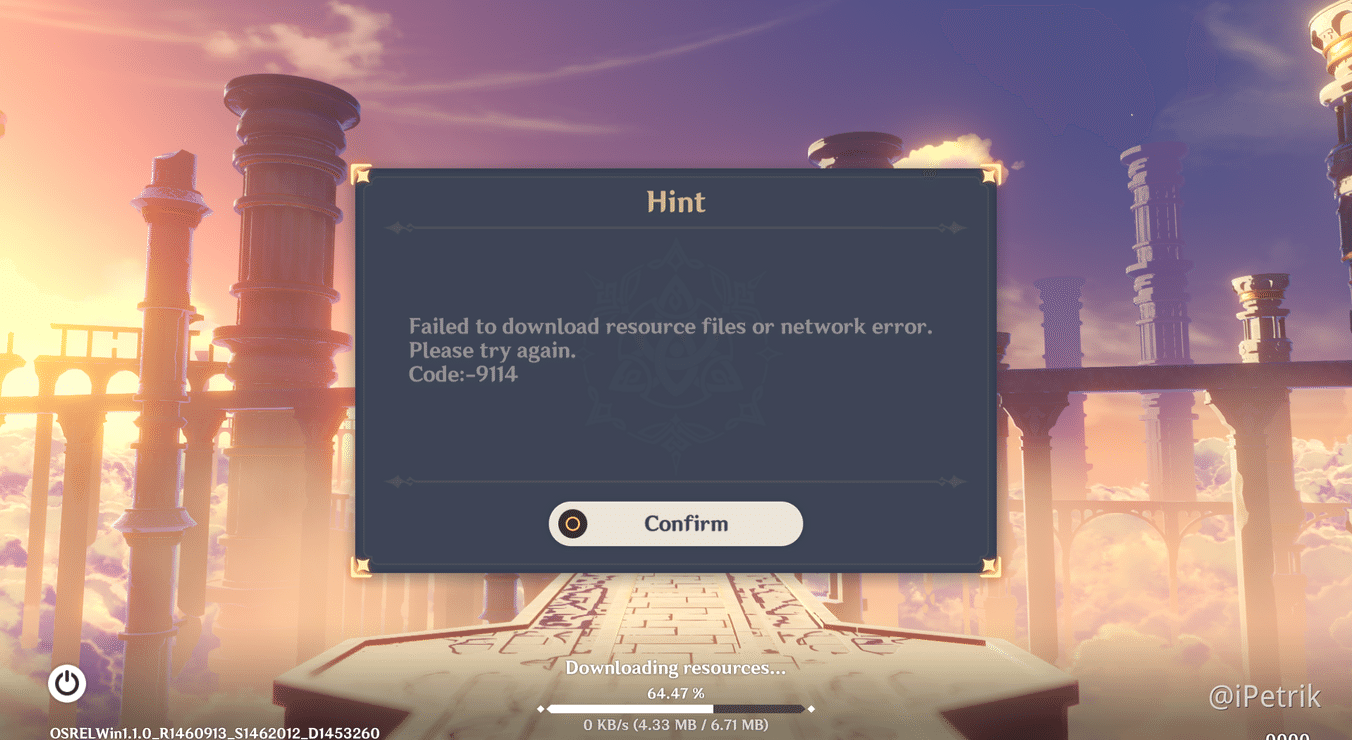1352x740 pixels.
Task: Select the error message mentioning Code:-9114
Action: 668,350
